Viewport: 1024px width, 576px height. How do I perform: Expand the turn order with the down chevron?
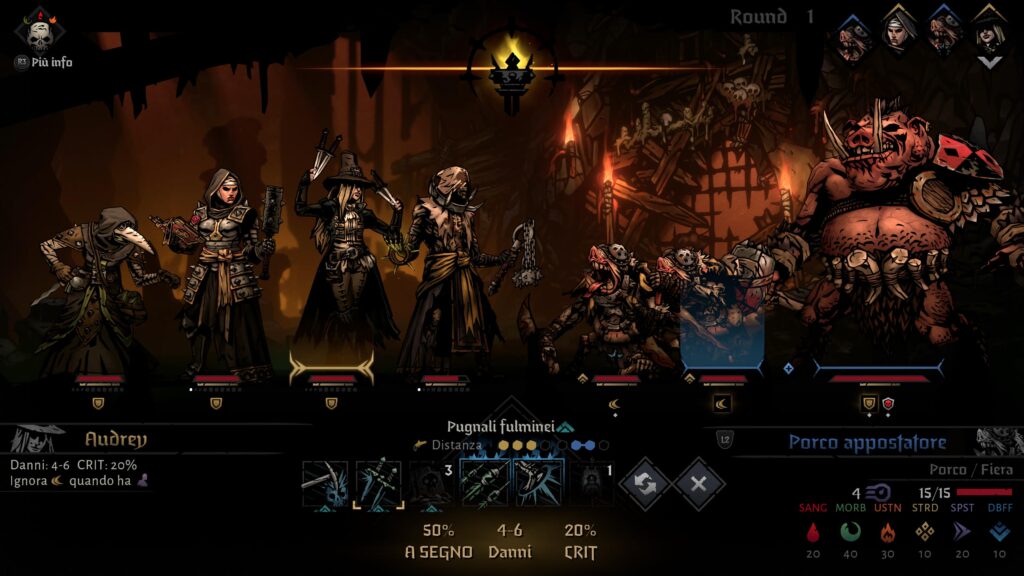(989, 62)
